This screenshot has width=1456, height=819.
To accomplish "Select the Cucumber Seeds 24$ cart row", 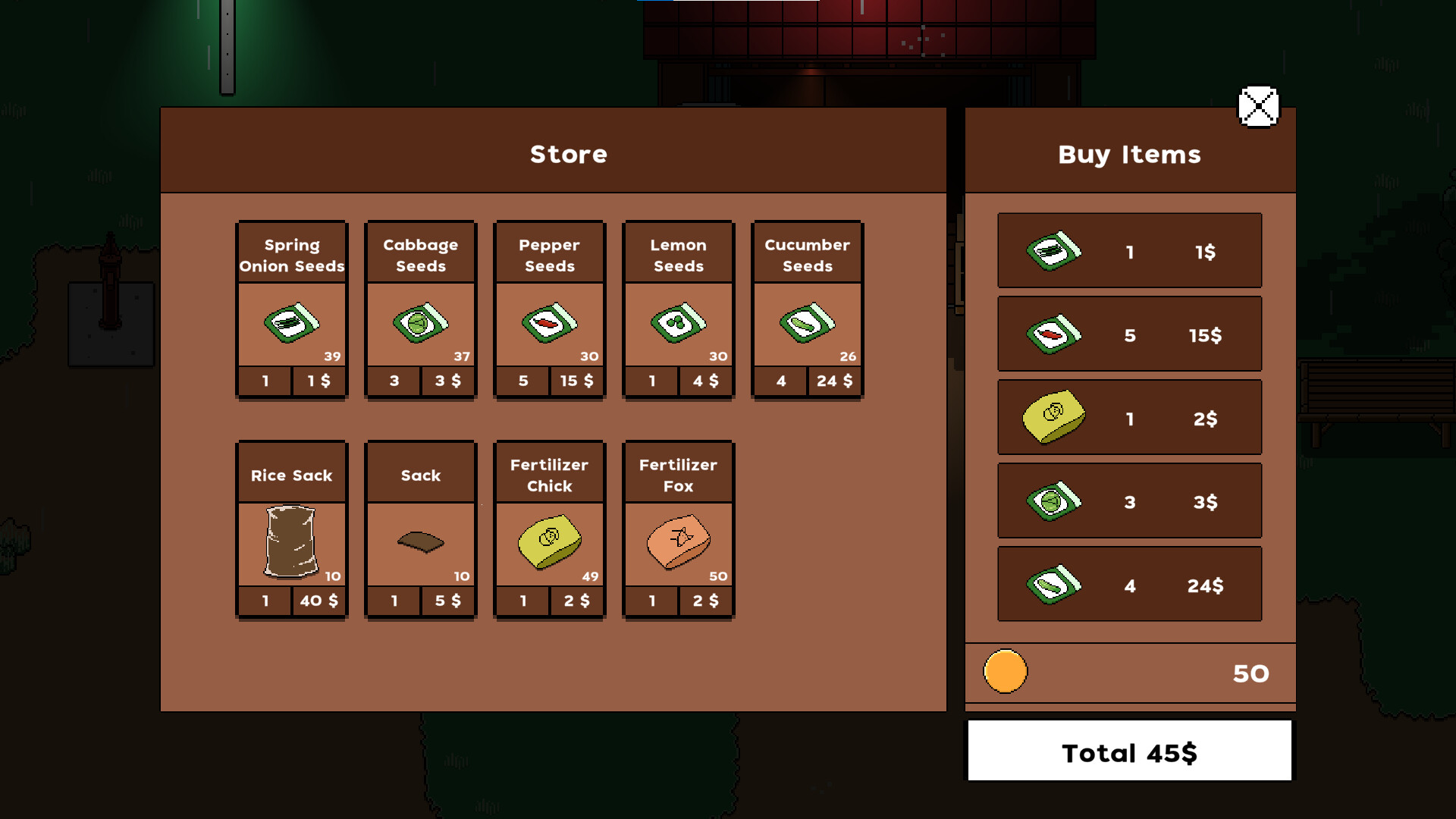I will coord(1129,584).
